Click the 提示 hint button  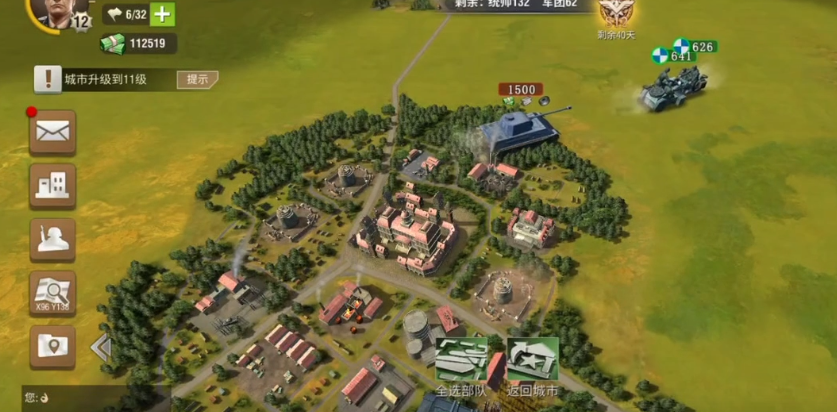point(197,80)
